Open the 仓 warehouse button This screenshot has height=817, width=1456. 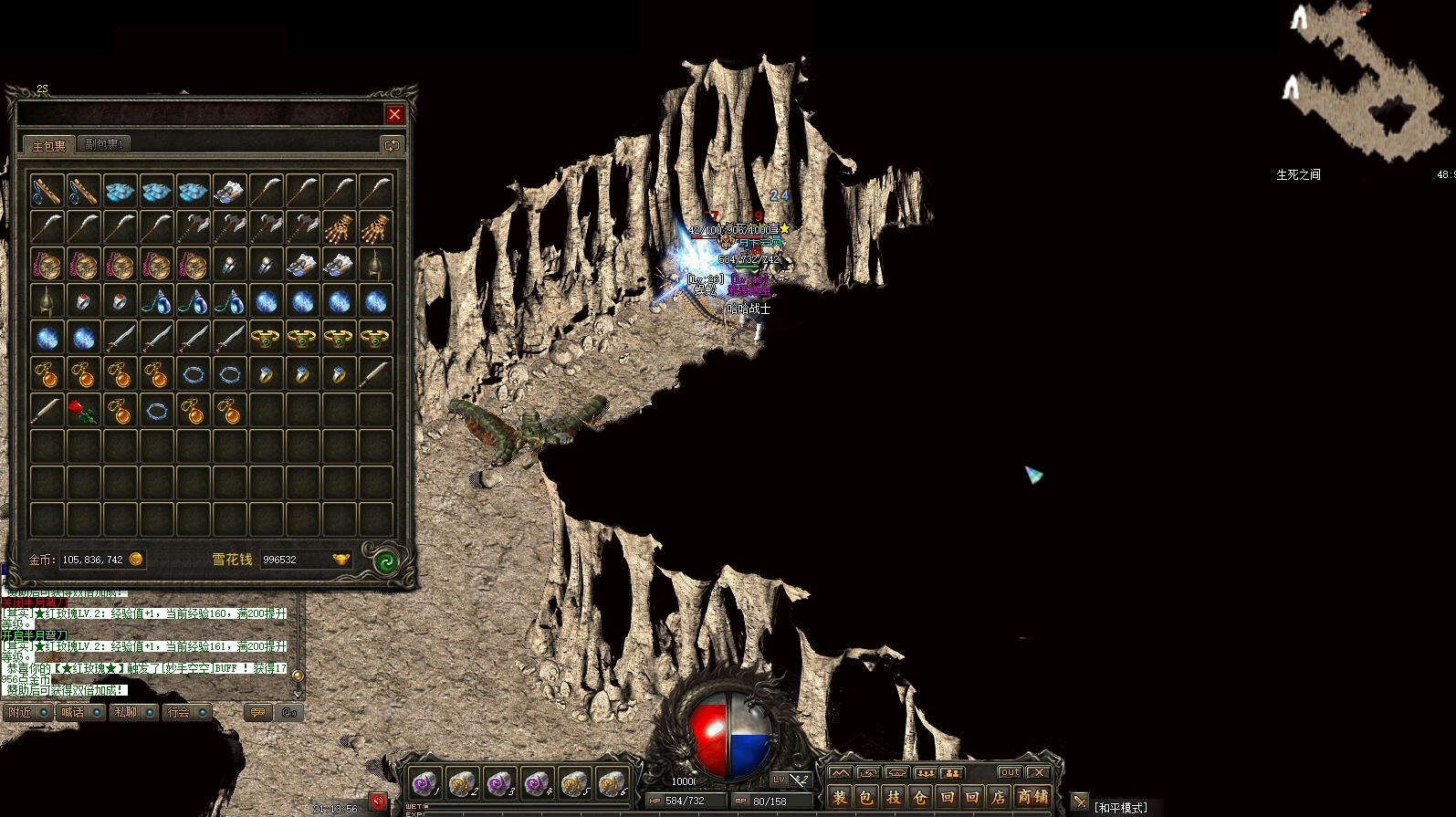919,797
